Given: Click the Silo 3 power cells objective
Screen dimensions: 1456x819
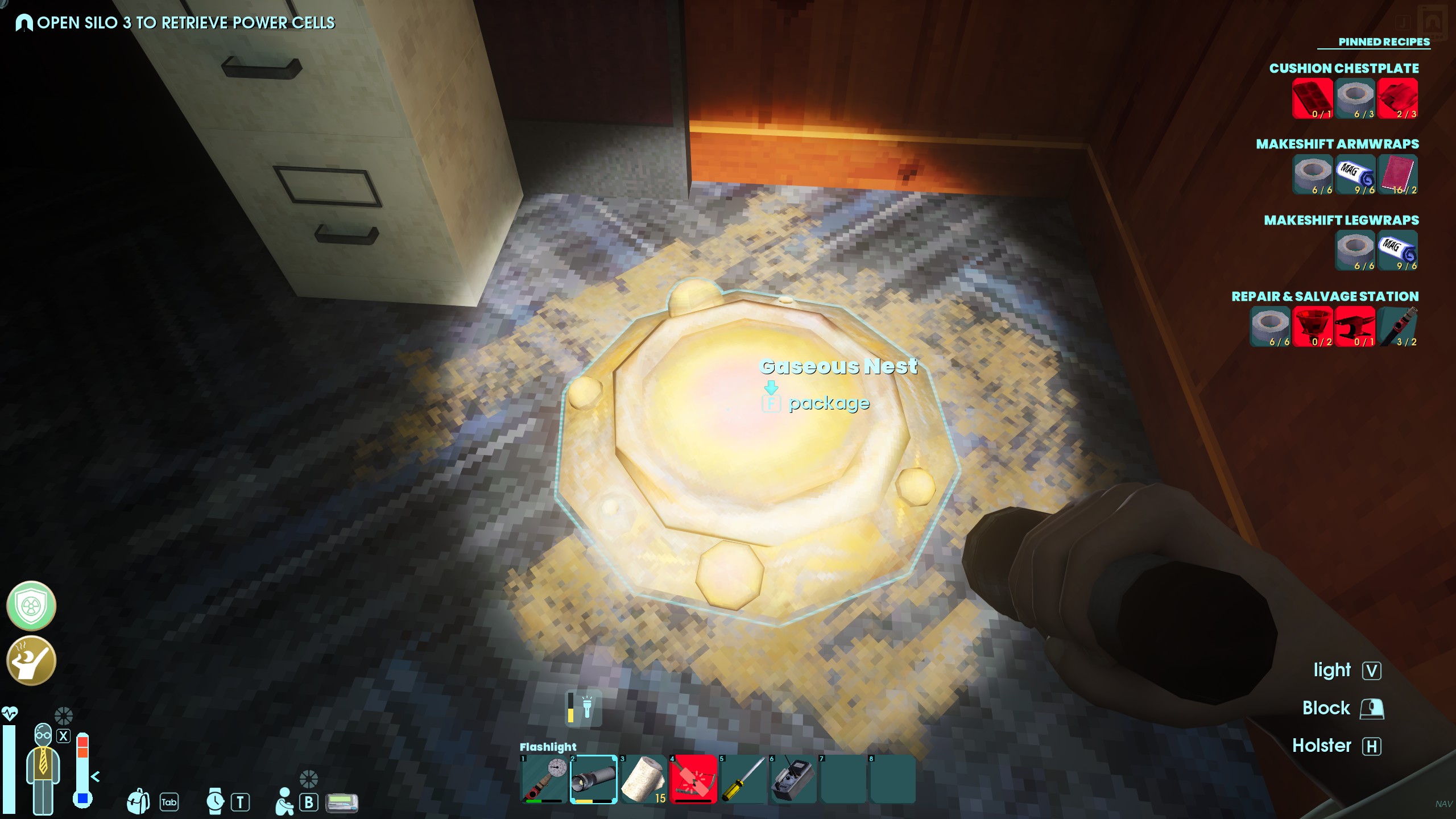Looking at the screenshot, I should [185, 23].
